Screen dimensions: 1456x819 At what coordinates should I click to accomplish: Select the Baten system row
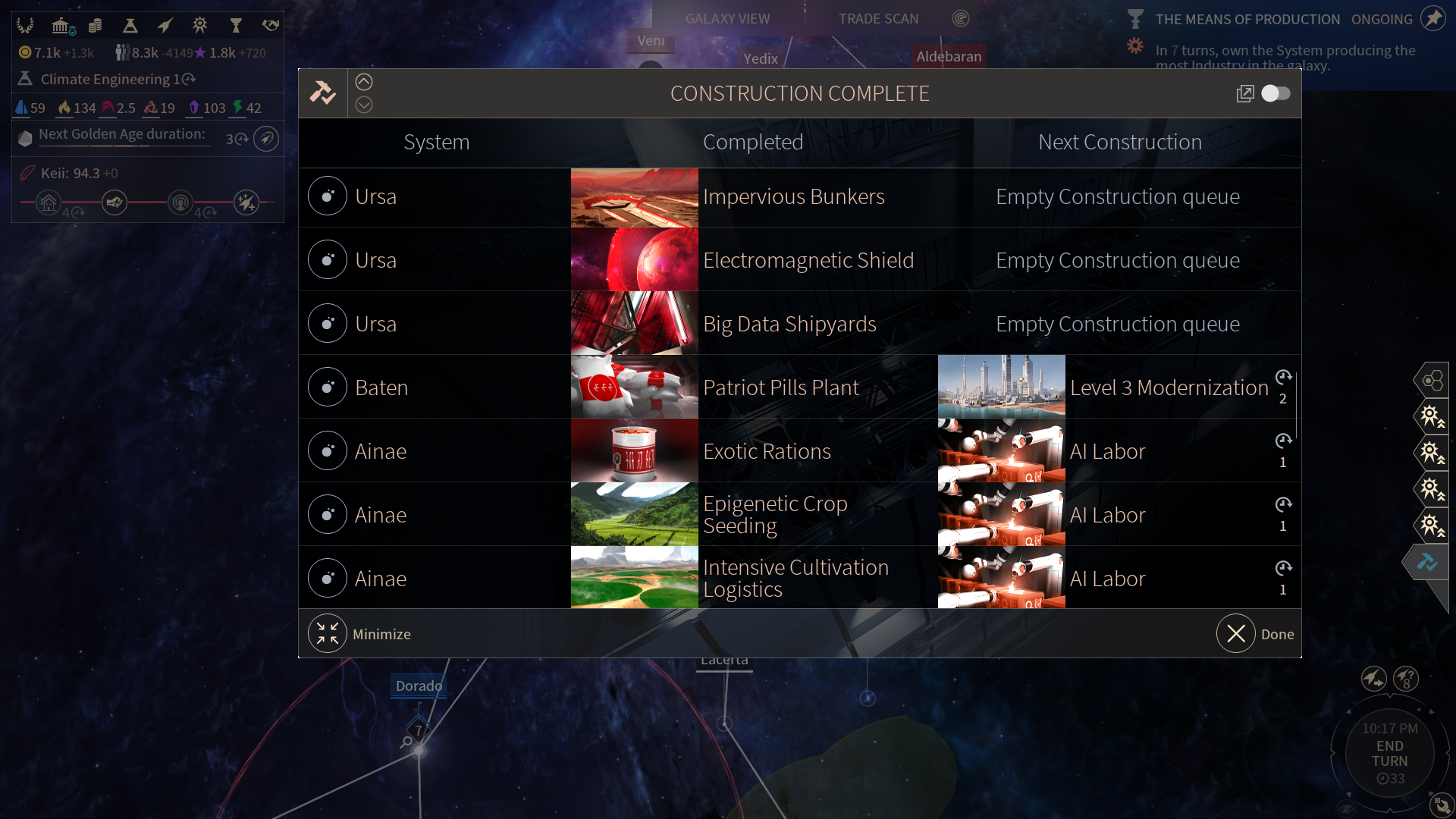(x=381, y=388)
